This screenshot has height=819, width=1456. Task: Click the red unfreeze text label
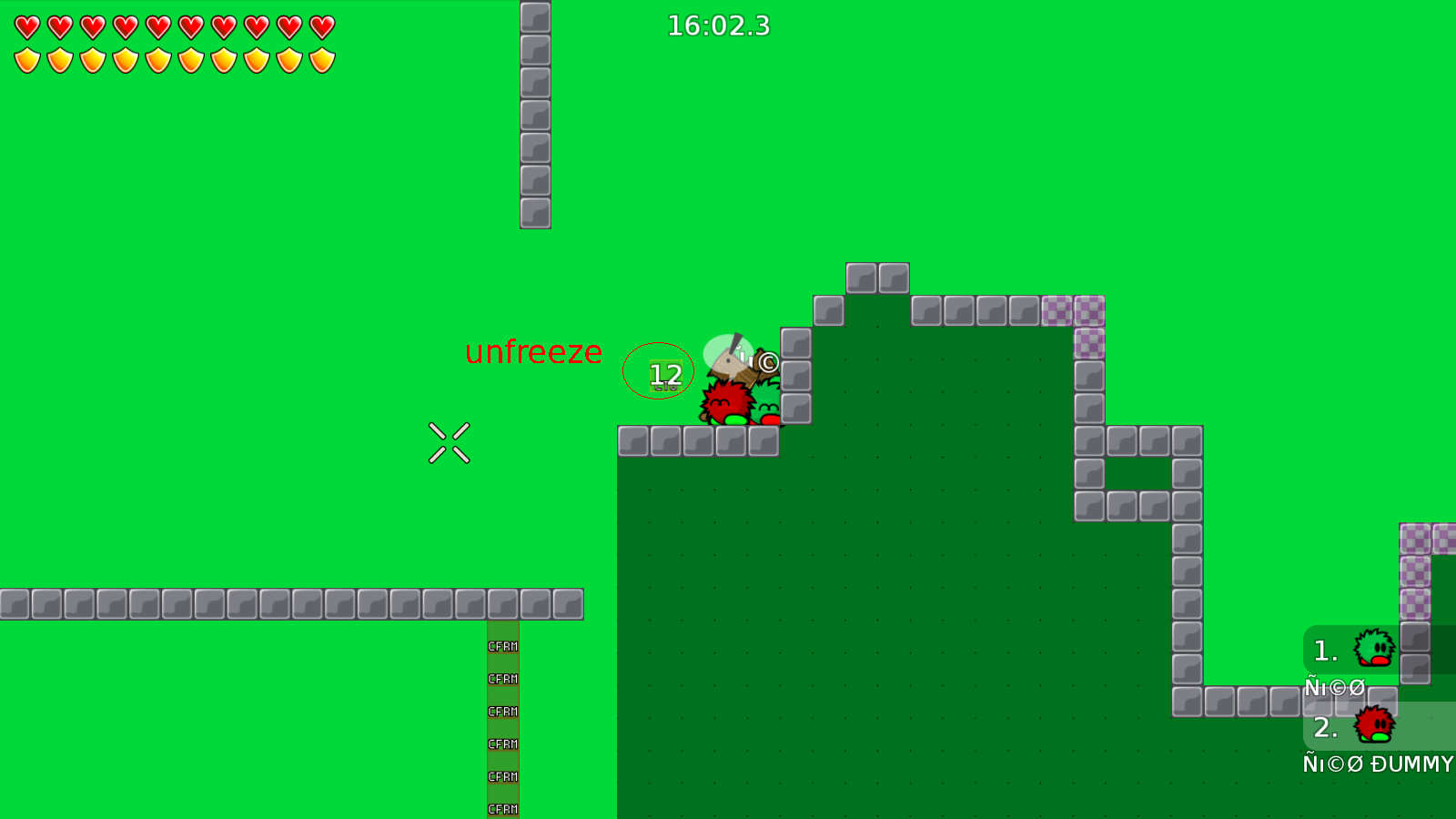pyautogui.click(x=533, y=353)
